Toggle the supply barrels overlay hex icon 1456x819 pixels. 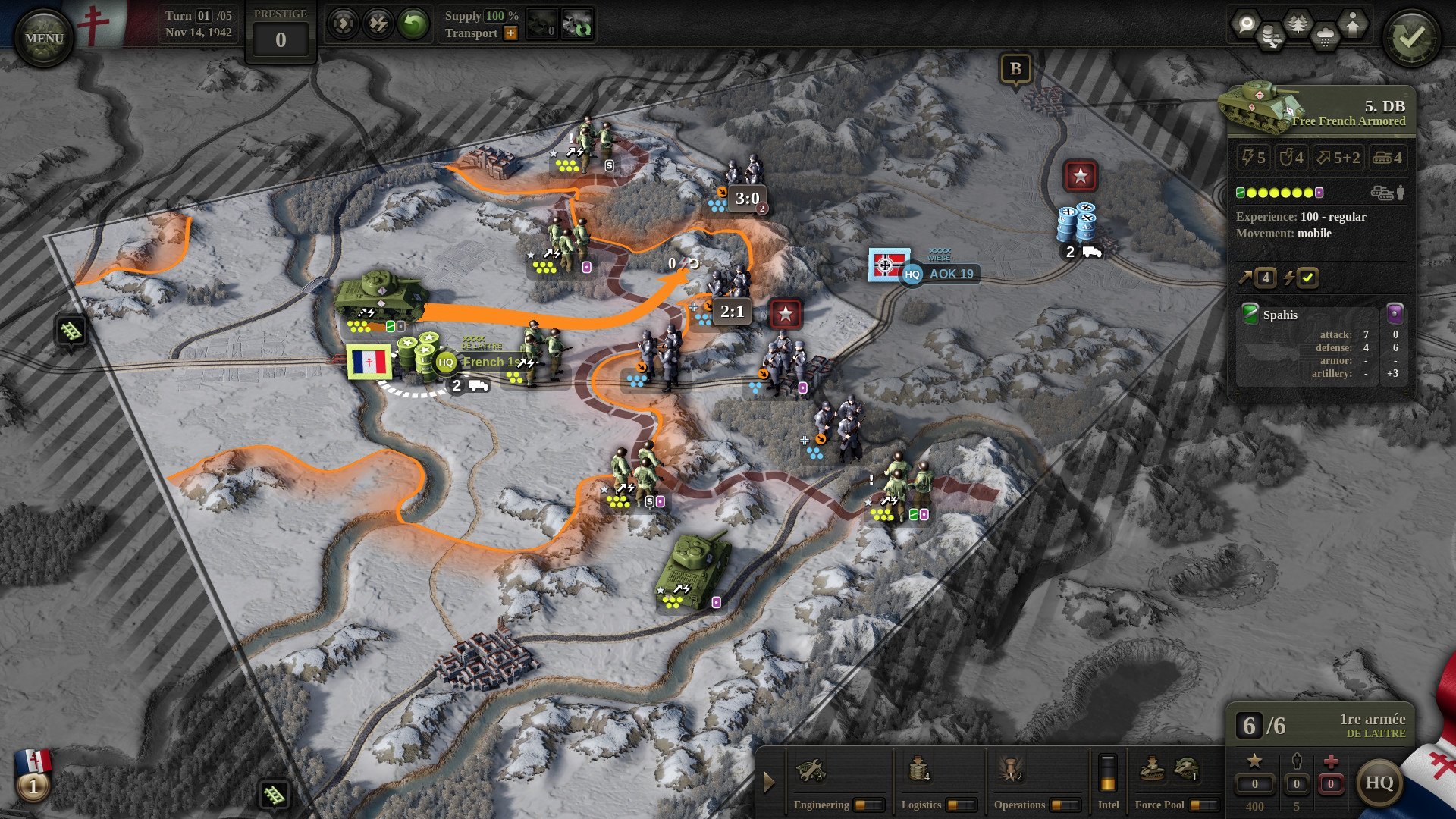[1271, 38]
